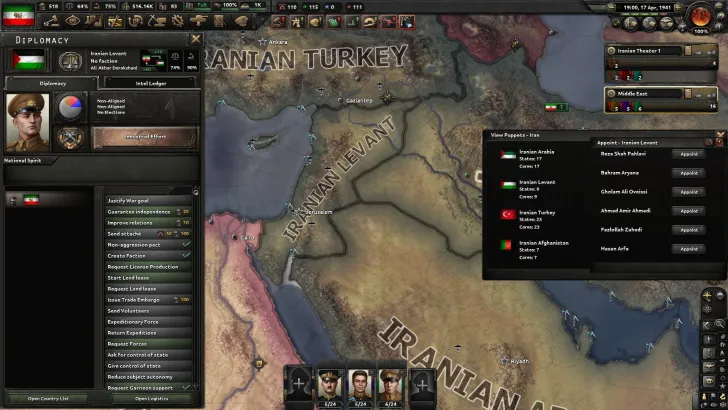Switch to the Intel Ledger tab

[x=151, y=84]
